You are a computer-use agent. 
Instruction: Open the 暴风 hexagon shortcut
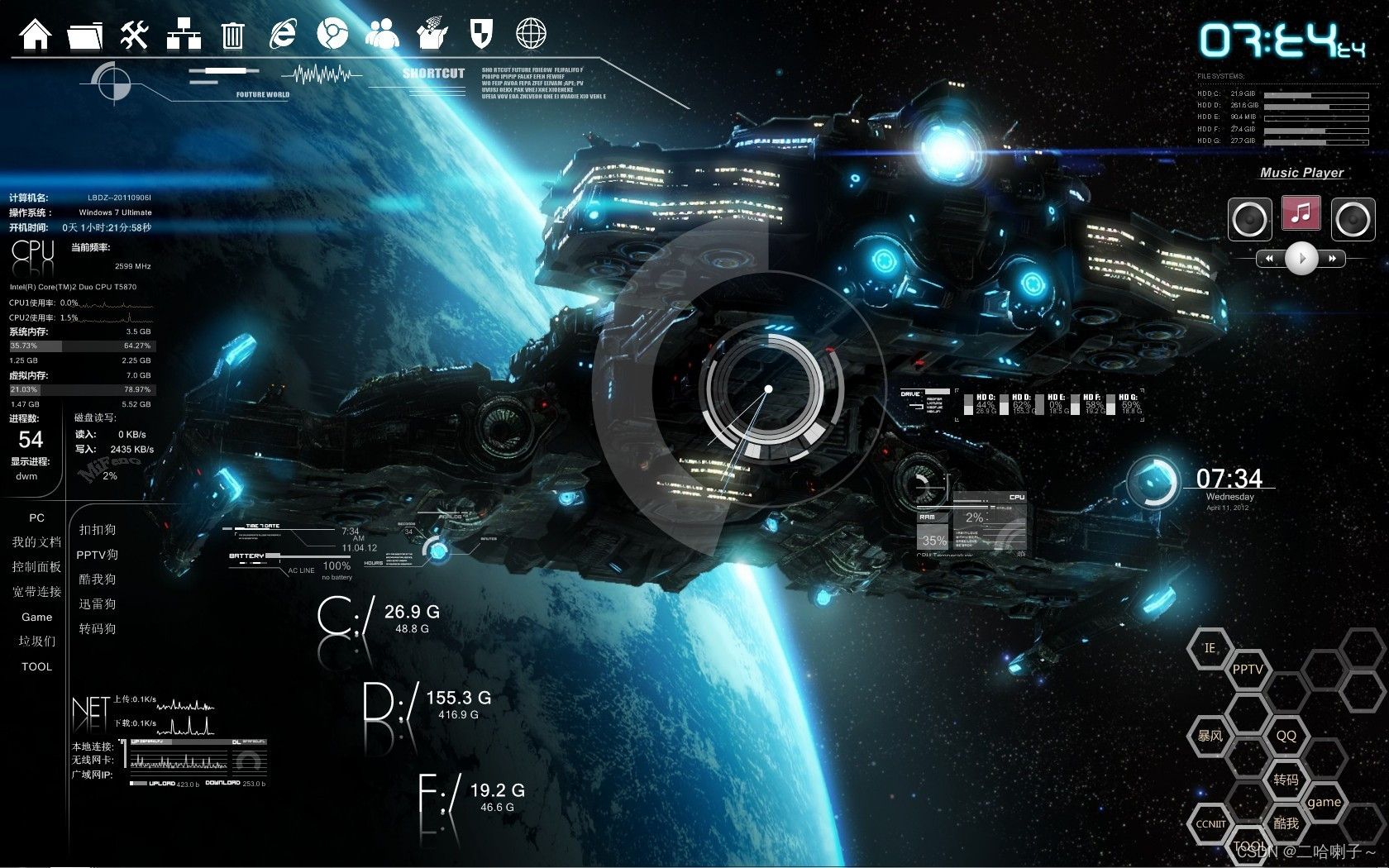pos(1210,736)
